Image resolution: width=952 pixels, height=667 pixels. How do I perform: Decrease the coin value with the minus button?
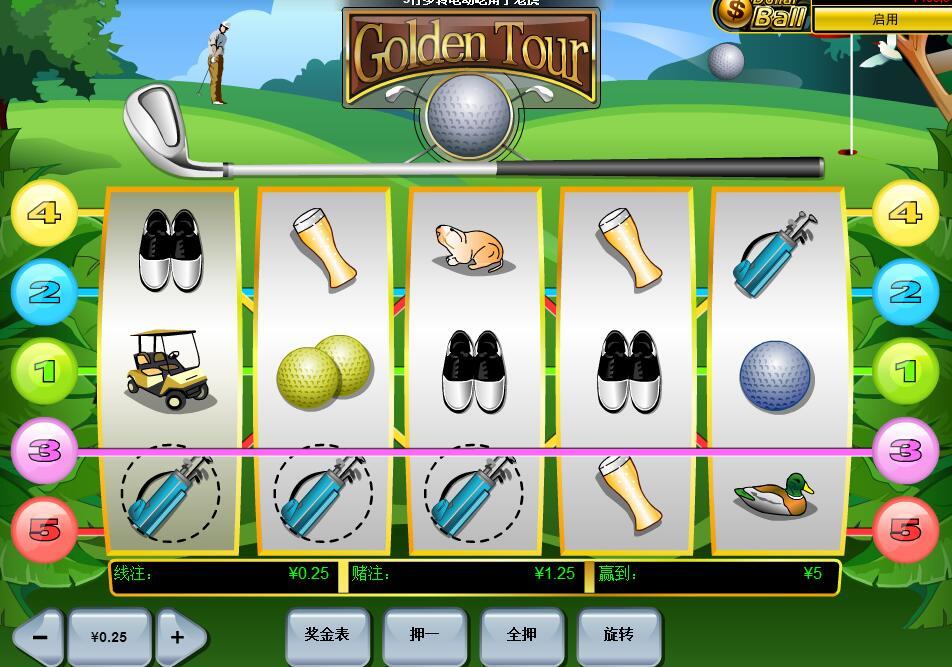click(x=39, y=637)
